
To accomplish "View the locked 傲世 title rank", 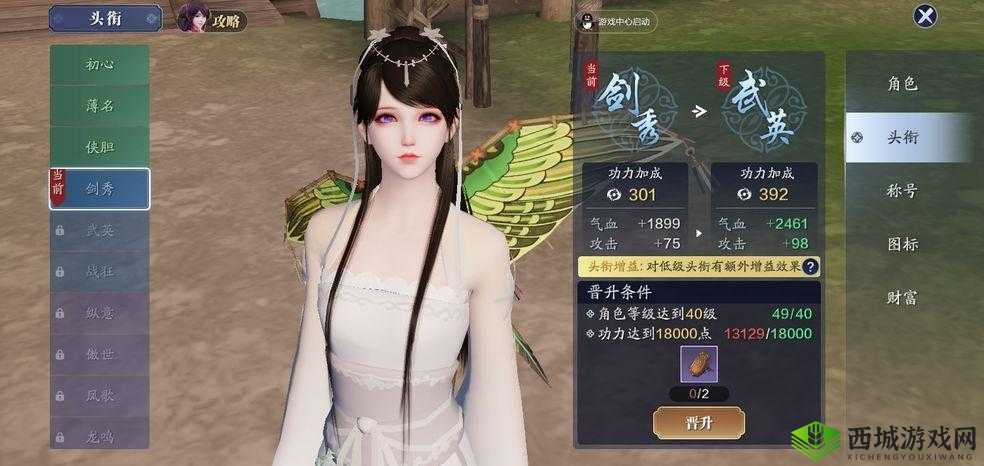I will [x=100, y=354].
